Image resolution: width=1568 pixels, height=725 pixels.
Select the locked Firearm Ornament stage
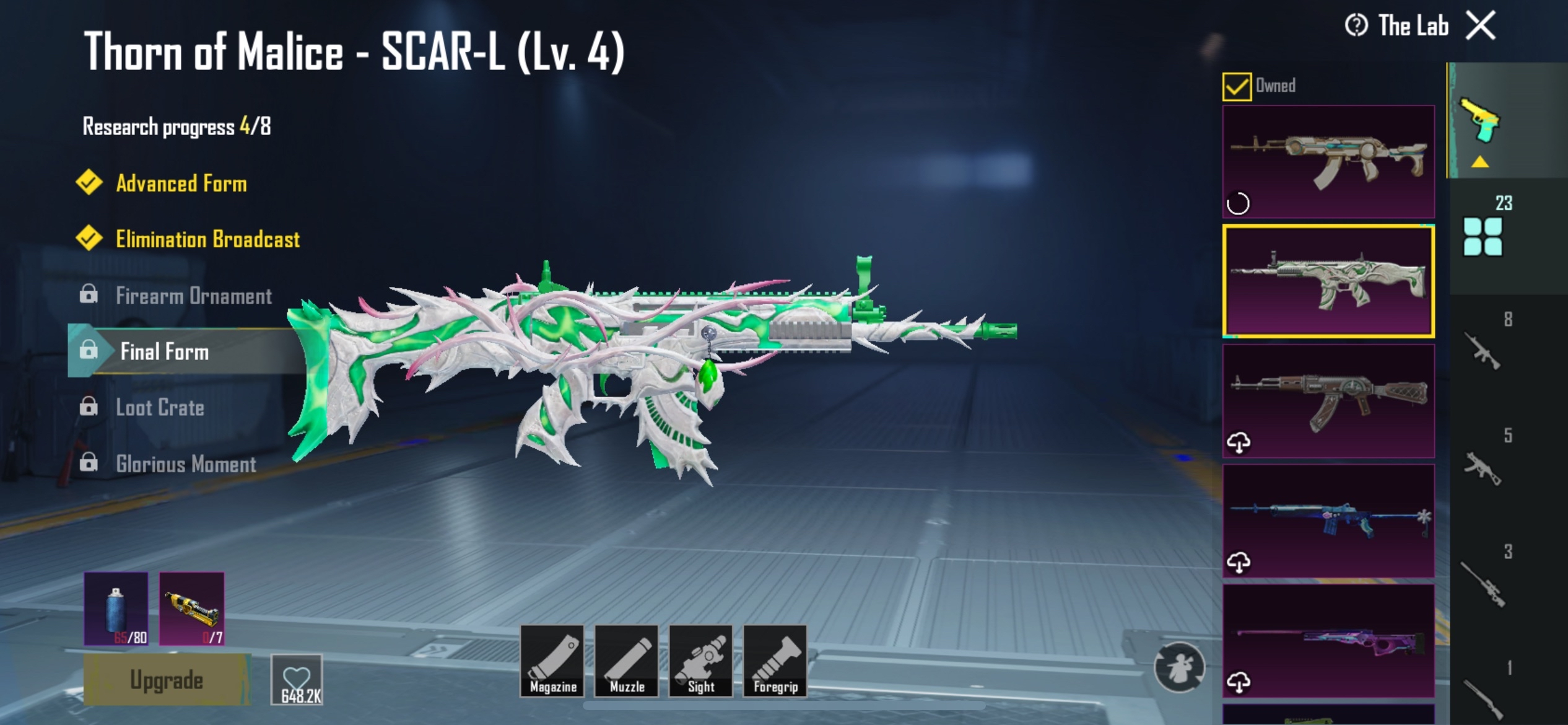(x=193, y=296)
